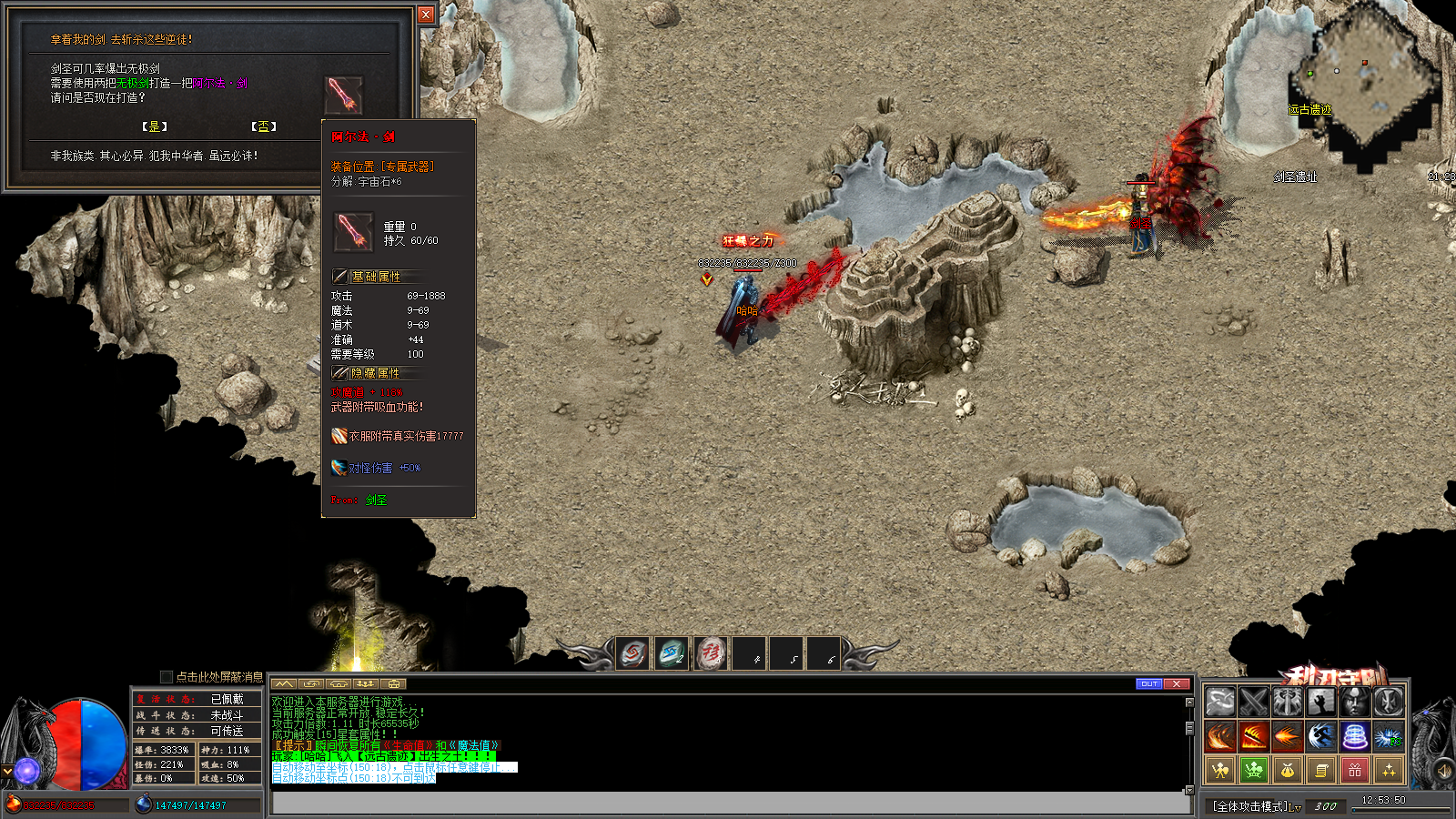The width and height of the screenshot is (1456, 819).
Task: Decline forging with the 【否】 option
Action: (263, 126)
